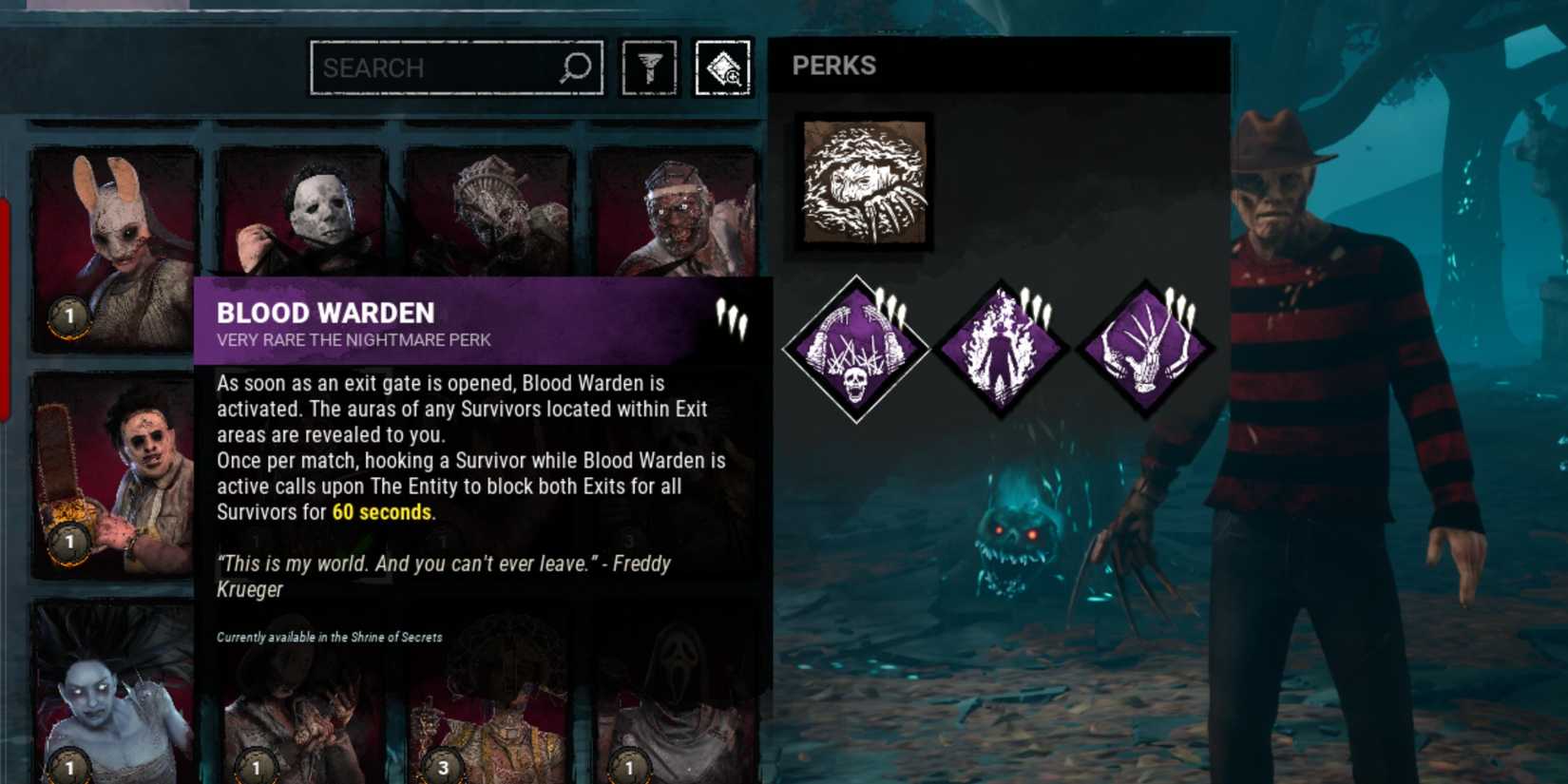
Task: Click the Blood Warden tooltip title
Action: point(324,312)
